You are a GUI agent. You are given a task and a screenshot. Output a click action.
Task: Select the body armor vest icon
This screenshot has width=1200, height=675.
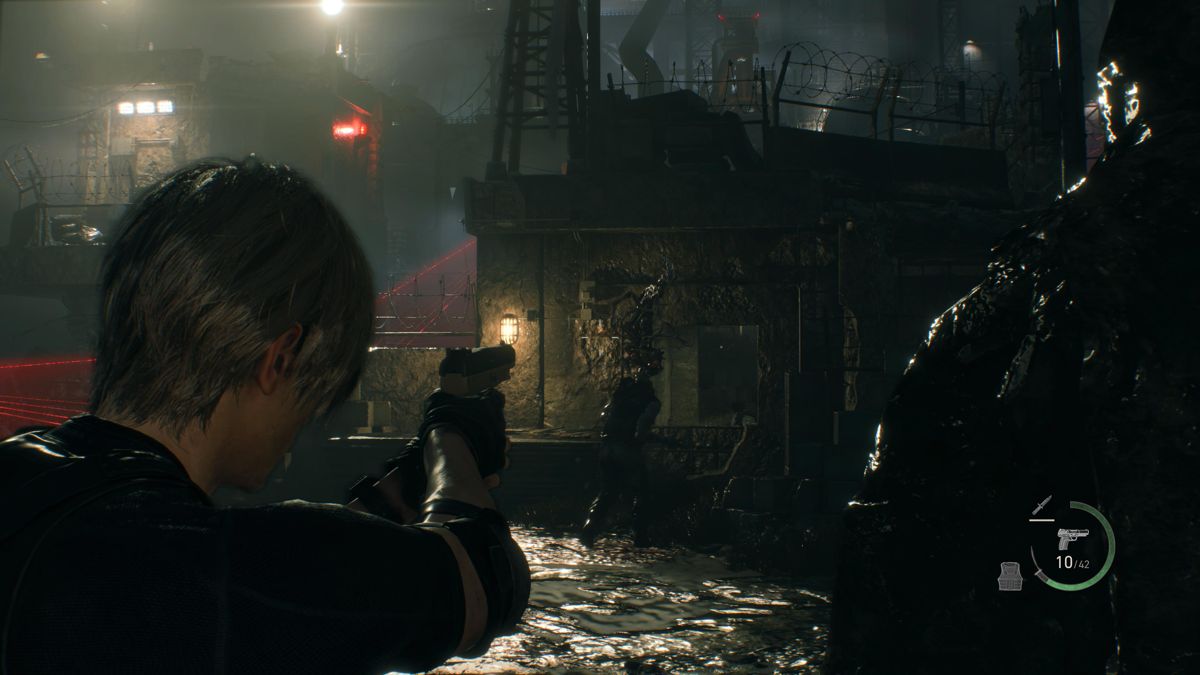point(1011,575)
